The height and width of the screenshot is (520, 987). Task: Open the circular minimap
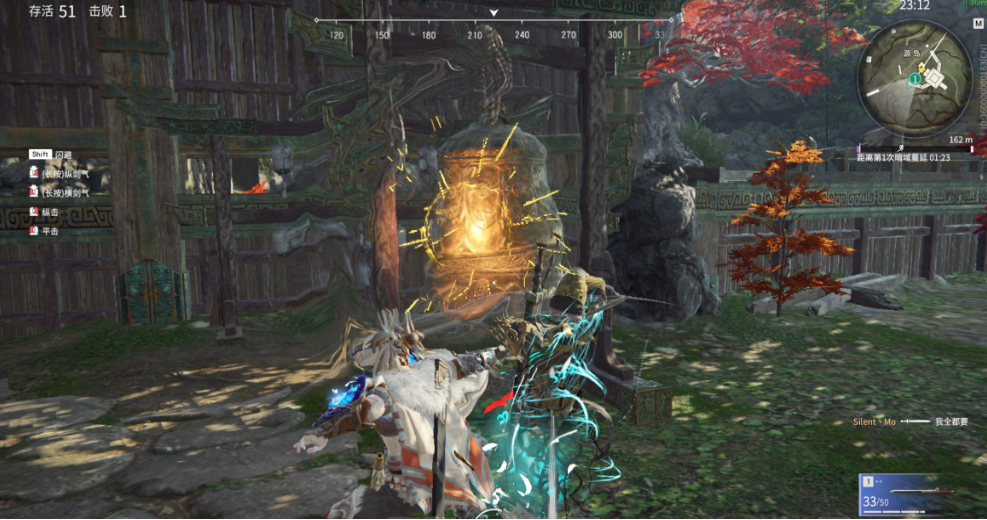click(916, 77)
